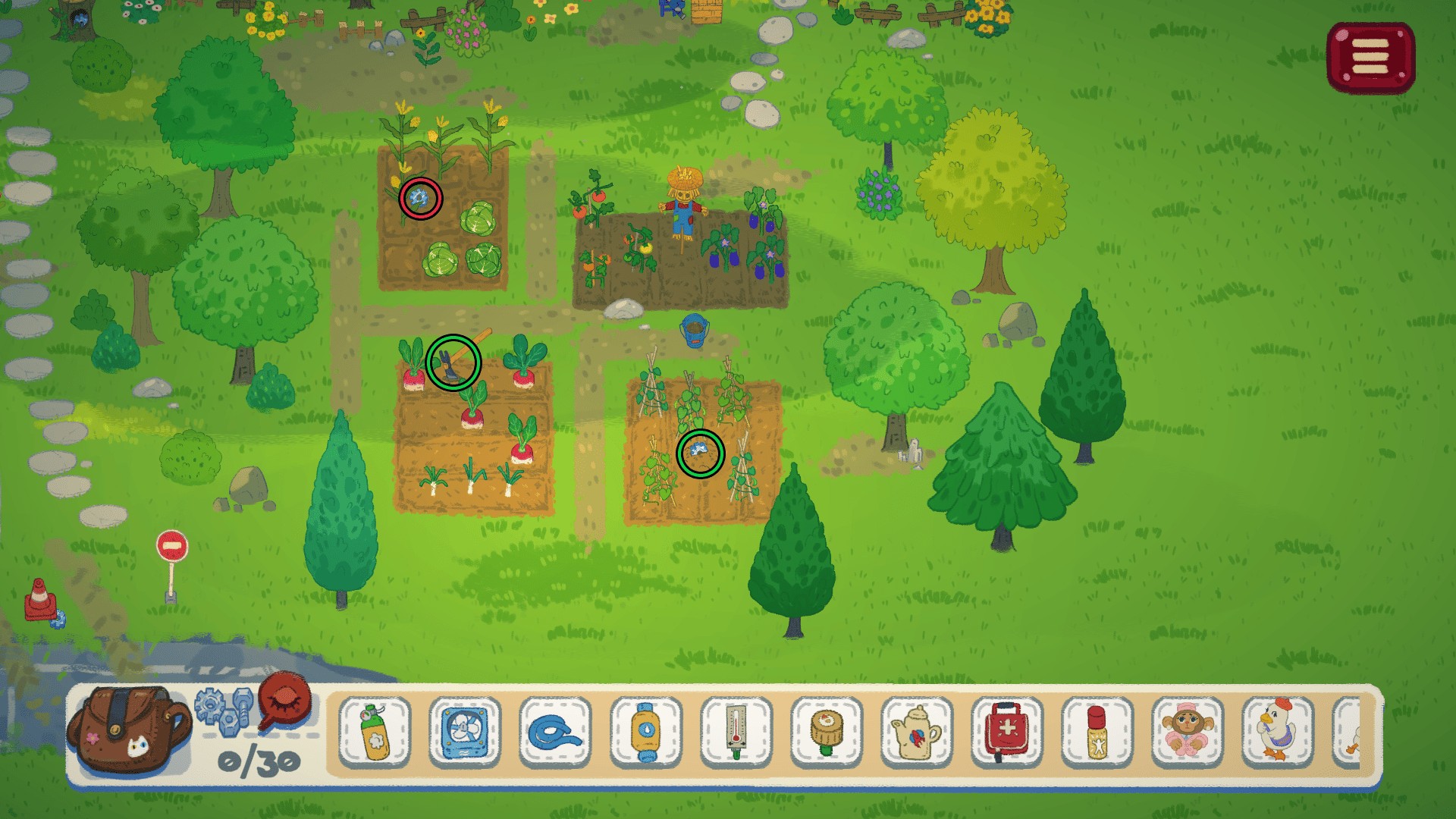The width and height of the screenshot is (1456, 819).
Task: Select the beige teapot item
Action: (x=917, y=732)
